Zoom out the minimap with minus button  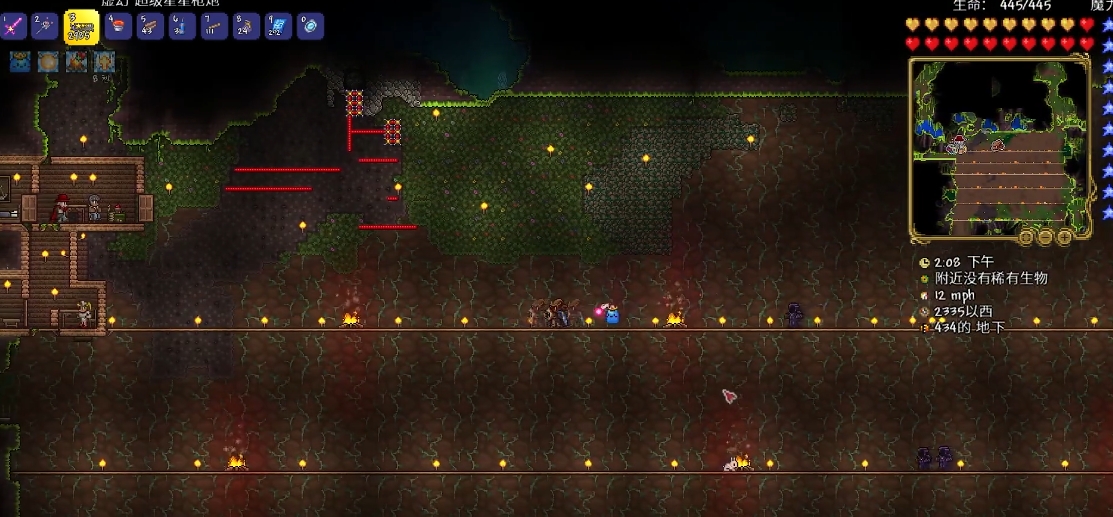[x=1045, y=237]
